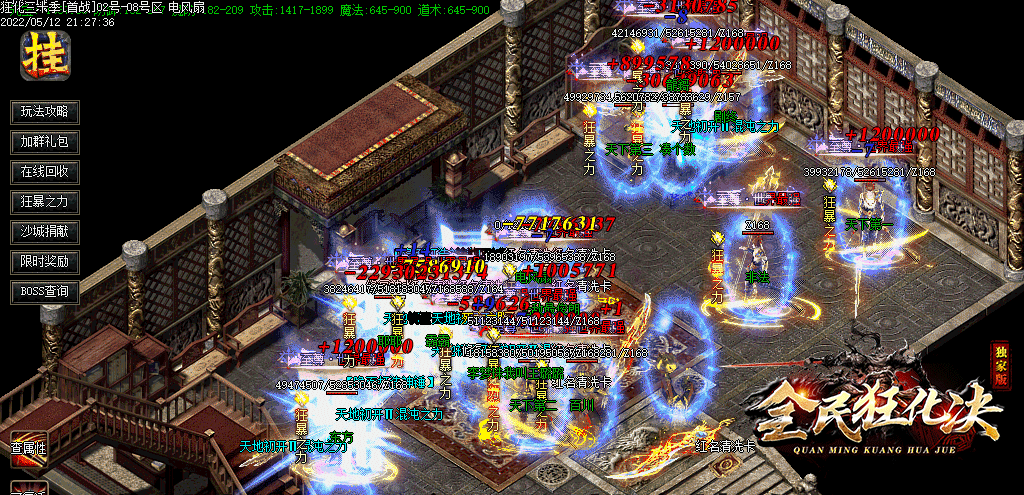This screenshot has width=1024, height=495.
Task: Open the 在线回收 online recycling menu
Action: click(45, 172)
